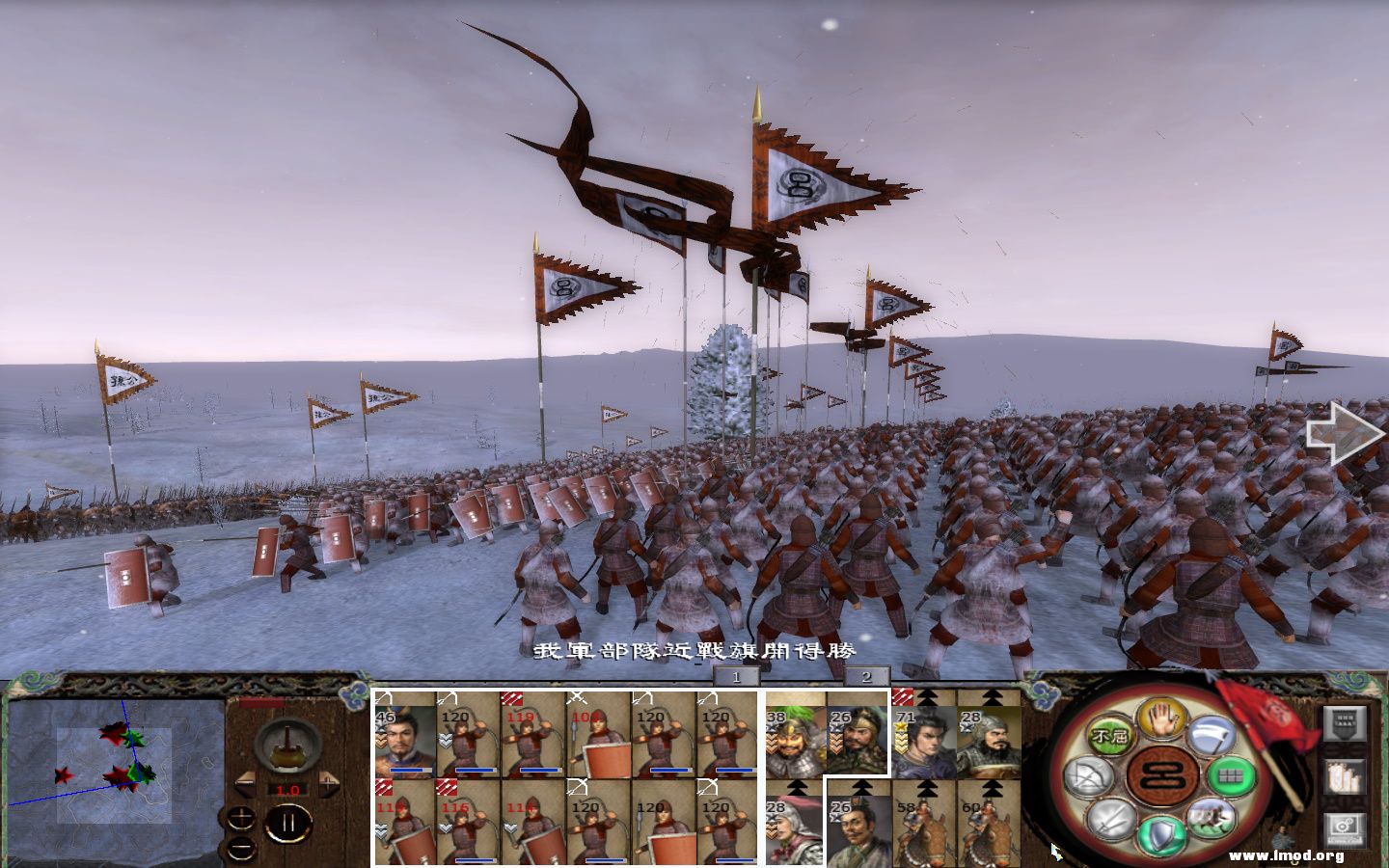Image resolution: width=1389 pixels, height=868 pixels.
Task: Increase battle speed past 1.0 with the plus arrow
Action: [329, 782]
